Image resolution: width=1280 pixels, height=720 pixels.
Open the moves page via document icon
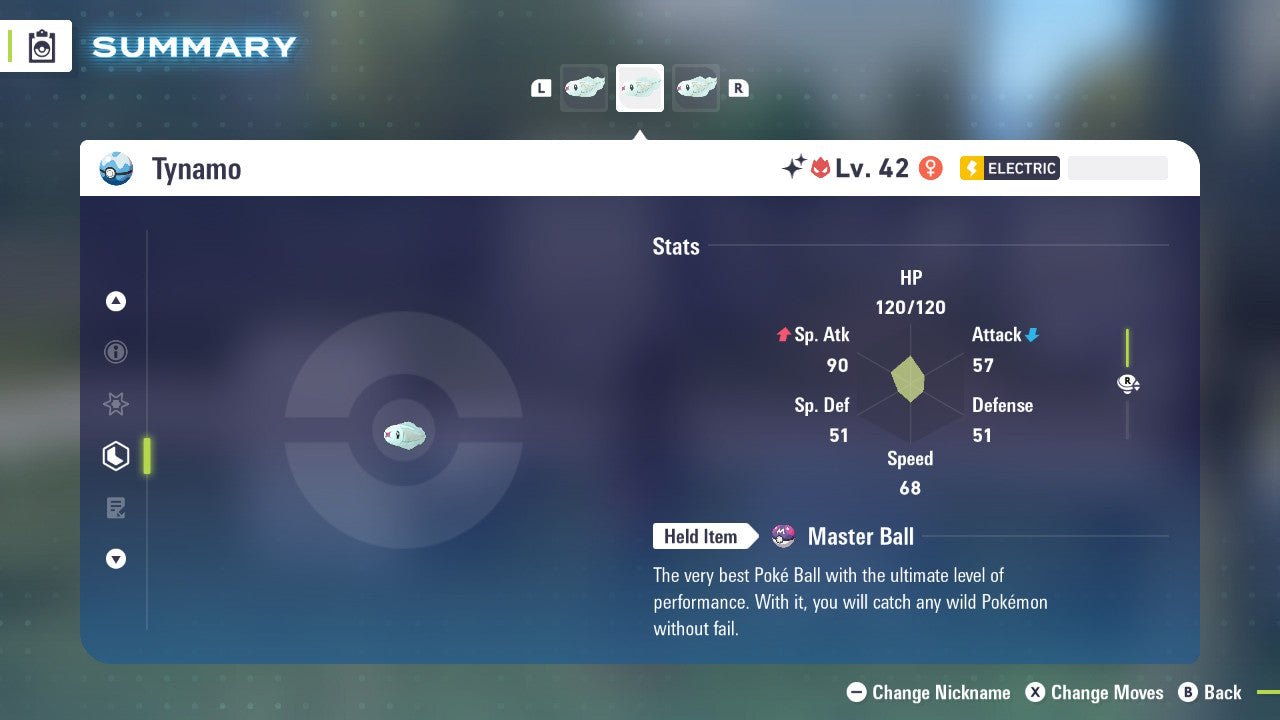116,508
